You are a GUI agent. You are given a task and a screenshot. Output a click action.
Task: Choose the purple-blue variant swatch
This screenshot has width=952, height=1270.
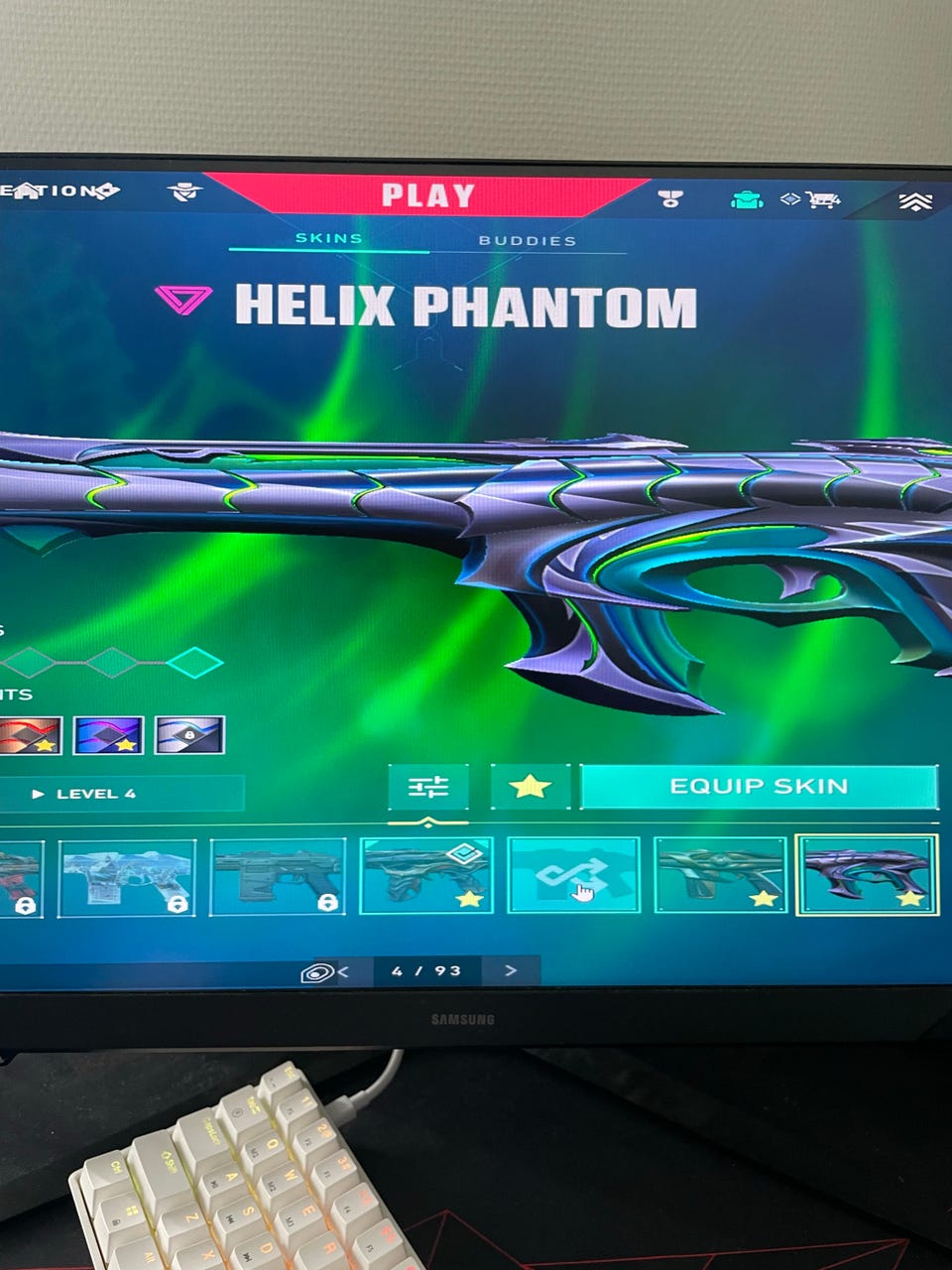coord(108,735)
